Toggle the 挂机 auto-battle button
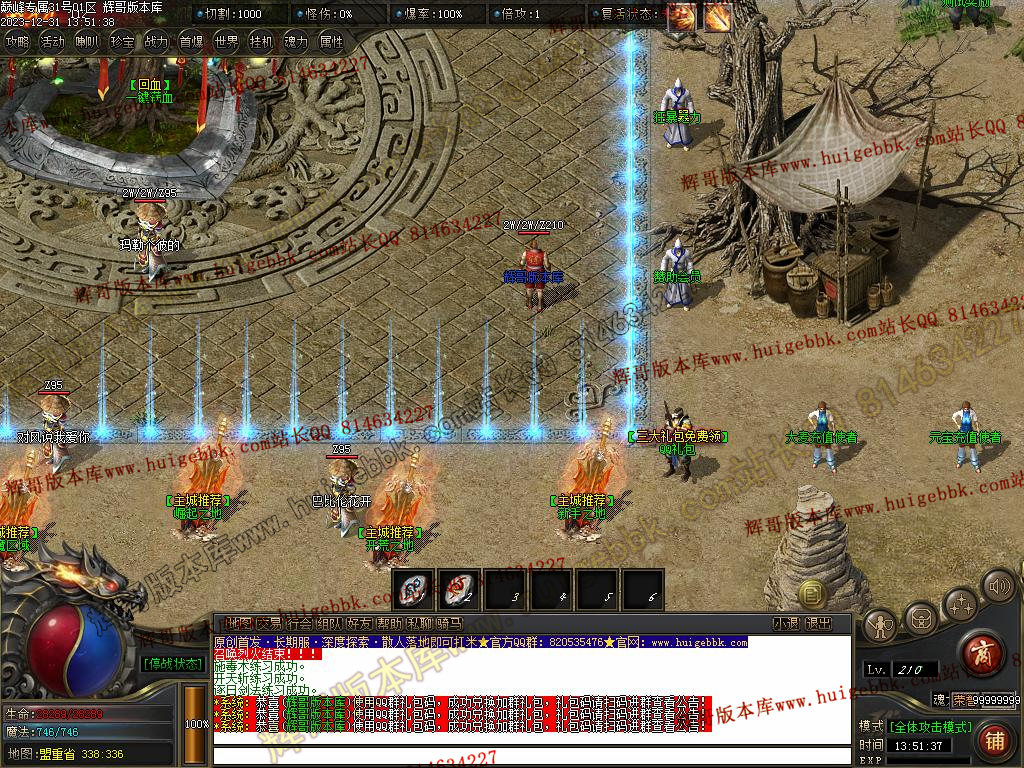1024x768 pixels. click(261, 42)
